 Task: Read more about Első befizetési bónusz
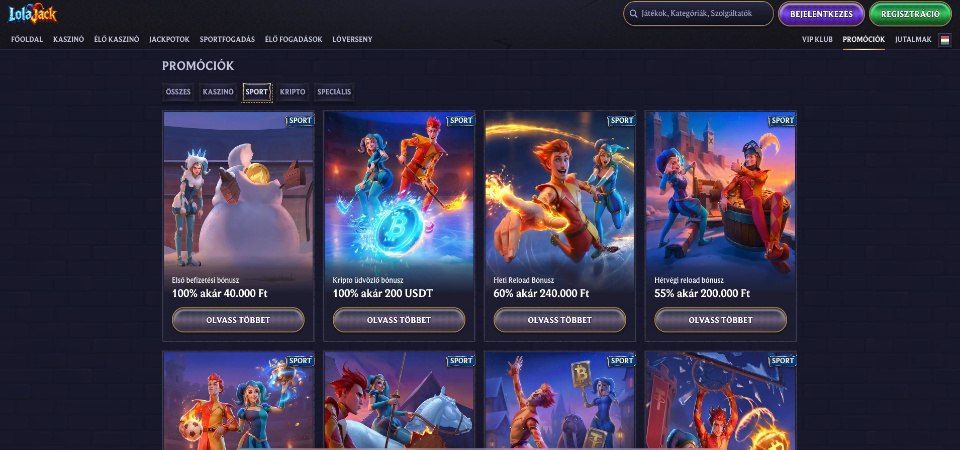click(238, 320)
